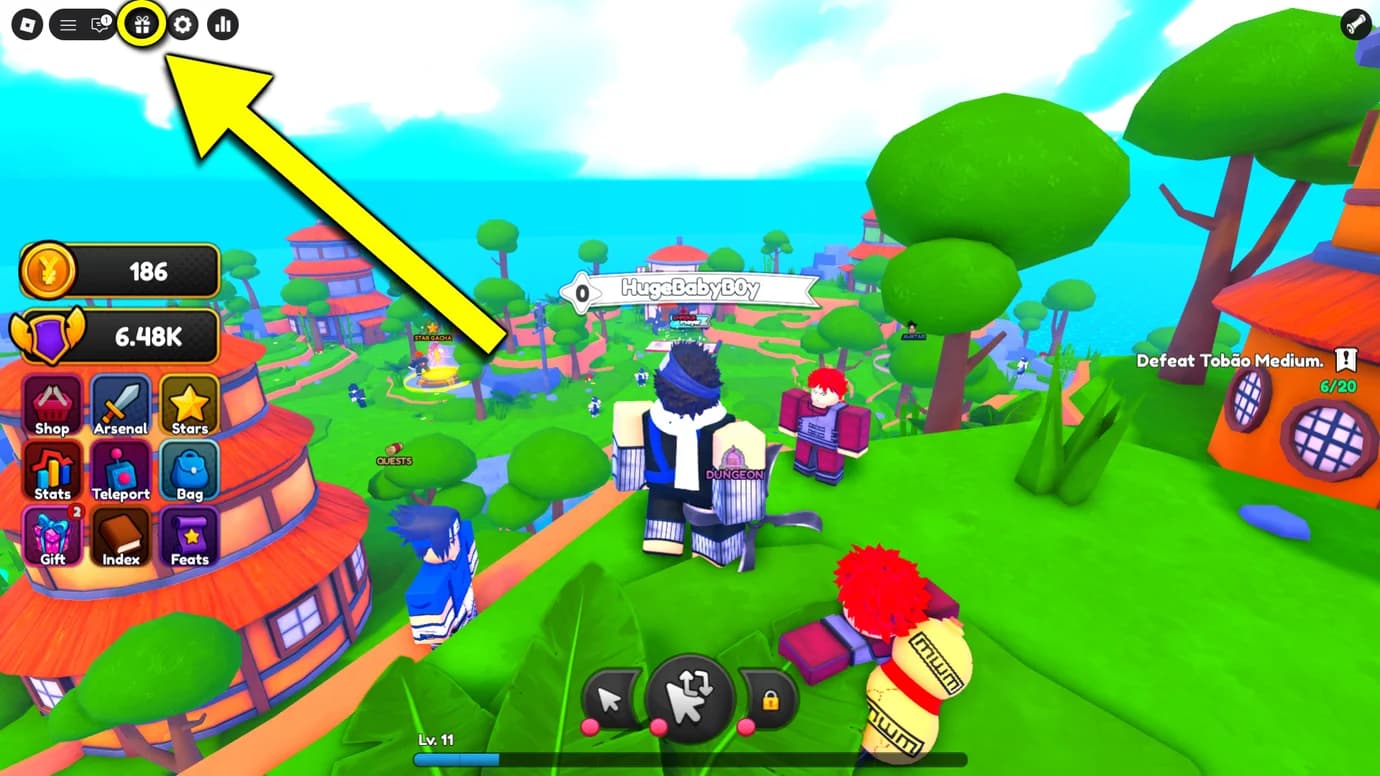This screenshot has width=1380, height=776.
Task: Open the leaderboard bar-chart icon
Action: (x=222, y=25)
